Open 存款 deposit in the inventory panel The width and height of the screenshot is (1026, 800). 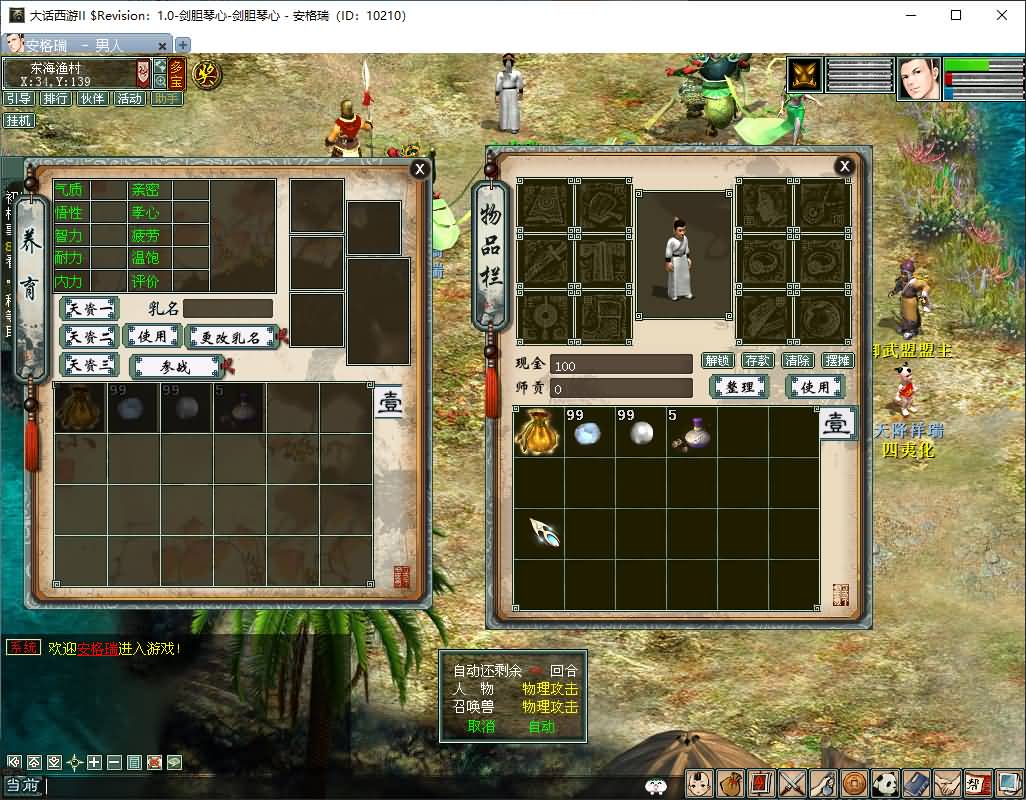pos(757,361)
